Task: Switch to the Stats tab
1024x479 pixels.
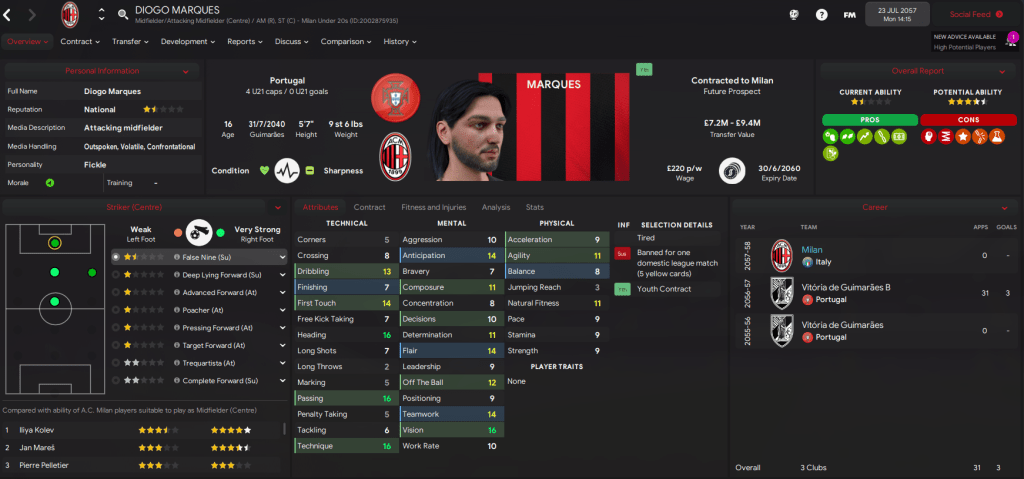Action: (535, 207)
